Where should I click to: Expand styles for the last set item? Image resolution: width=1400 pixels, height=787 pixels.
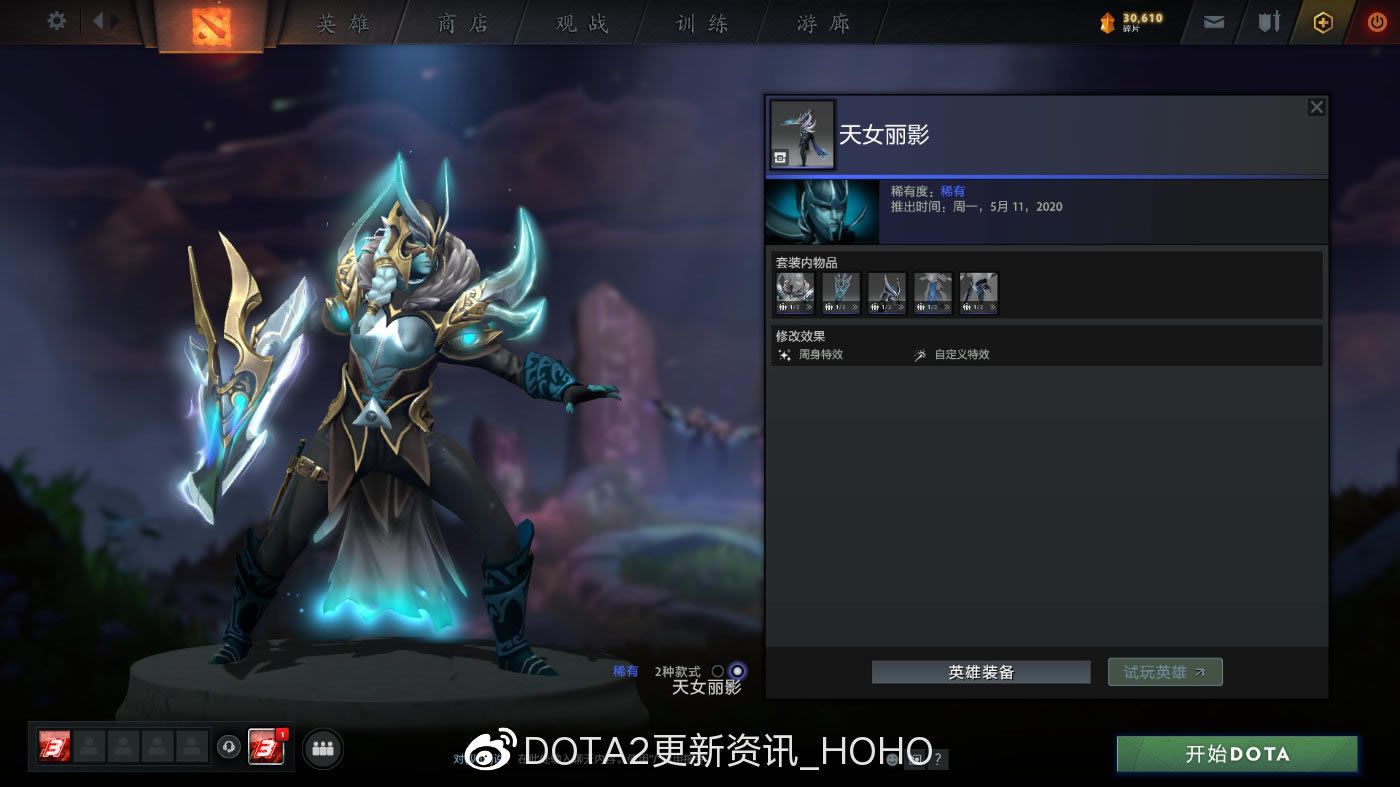[x=991, y=307]
